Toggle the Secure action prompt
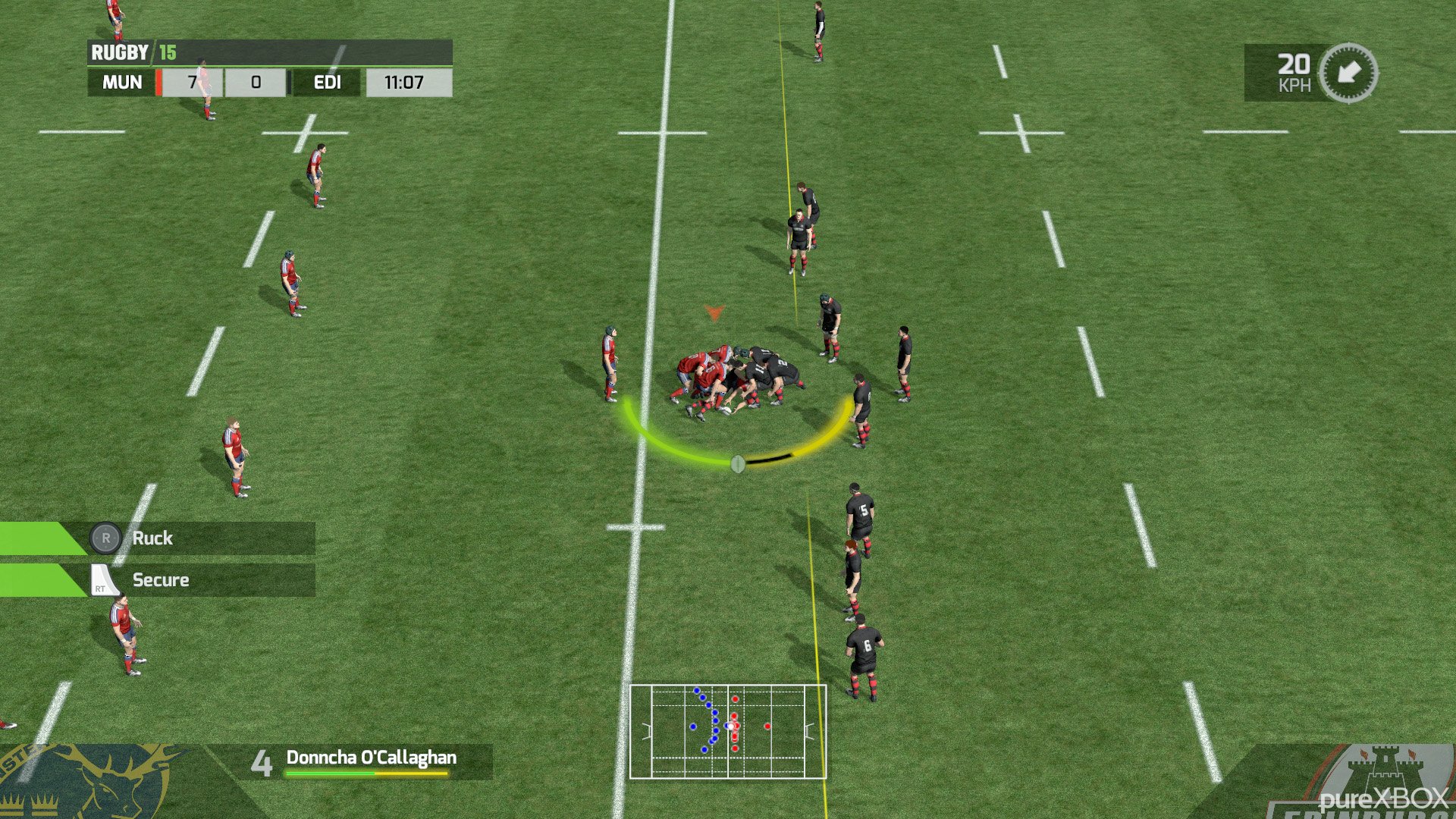1456x819 pixels. pos(161,580)
